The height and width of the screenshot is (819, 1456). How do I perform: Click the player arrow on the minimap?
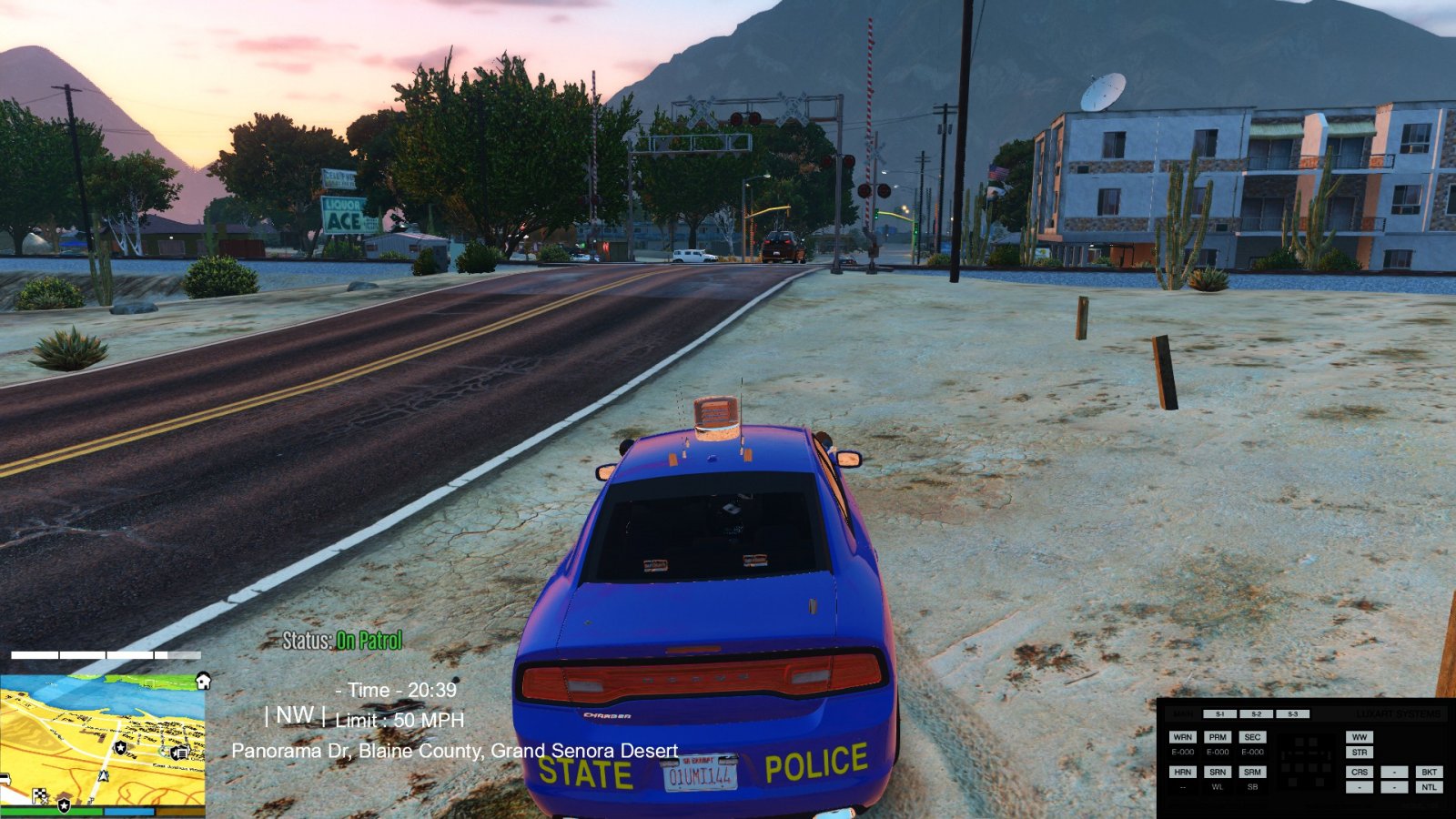coord(105,776)
